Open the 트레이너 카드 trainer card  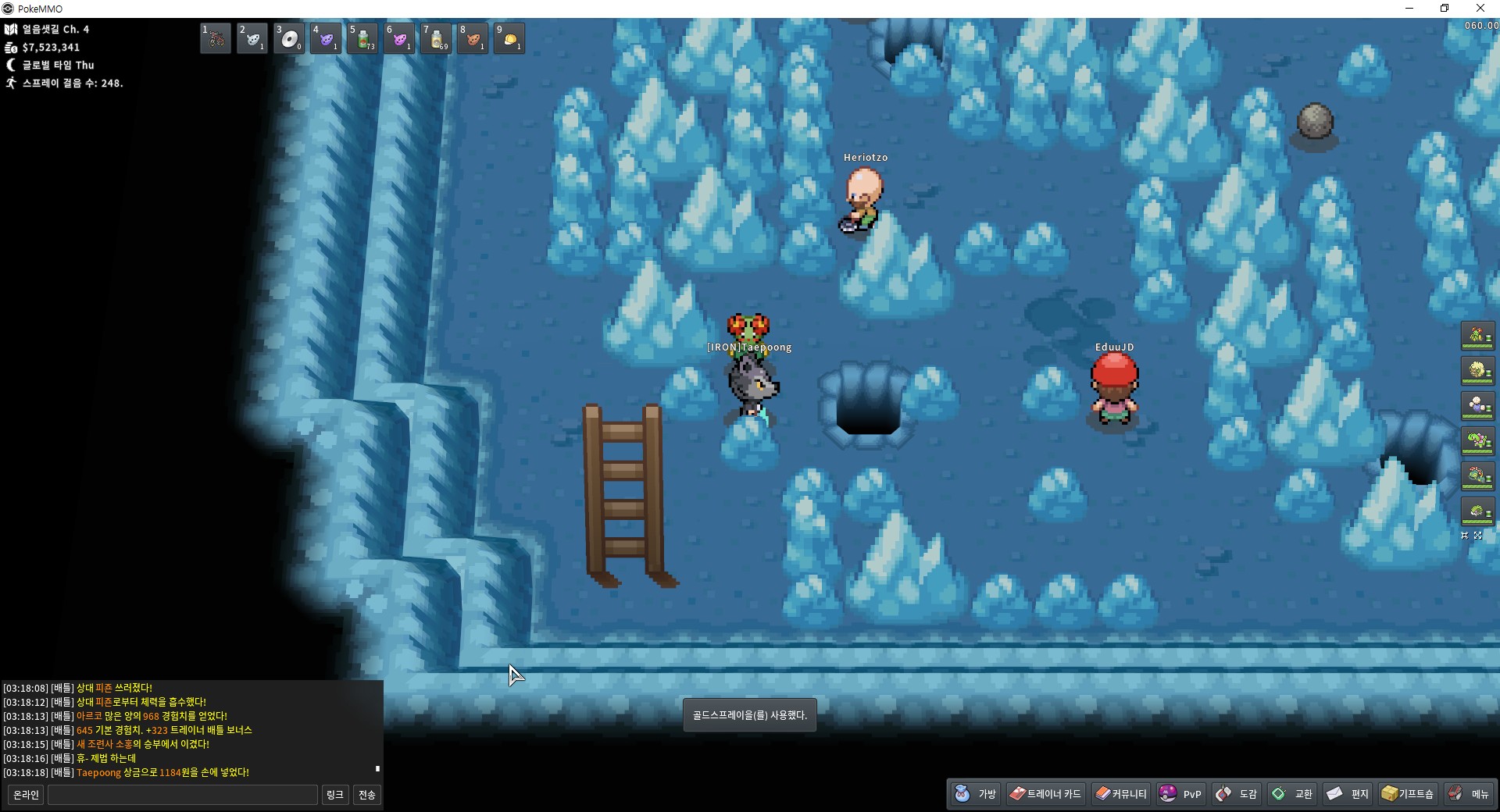[x=1045, y=794]
